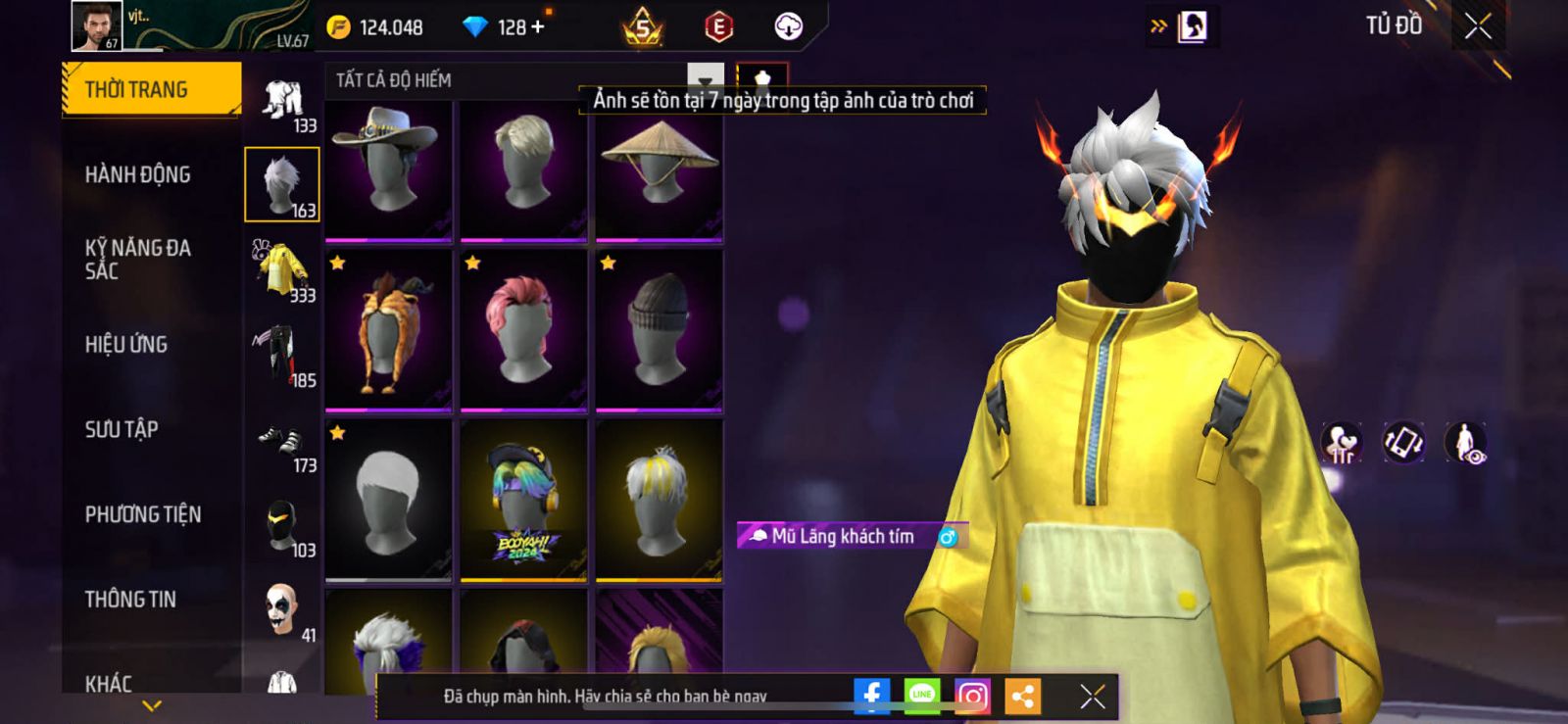Select the Hiệu Ứng menu entry
Viewport: 1568px width, 724px height.
(125, 344)
